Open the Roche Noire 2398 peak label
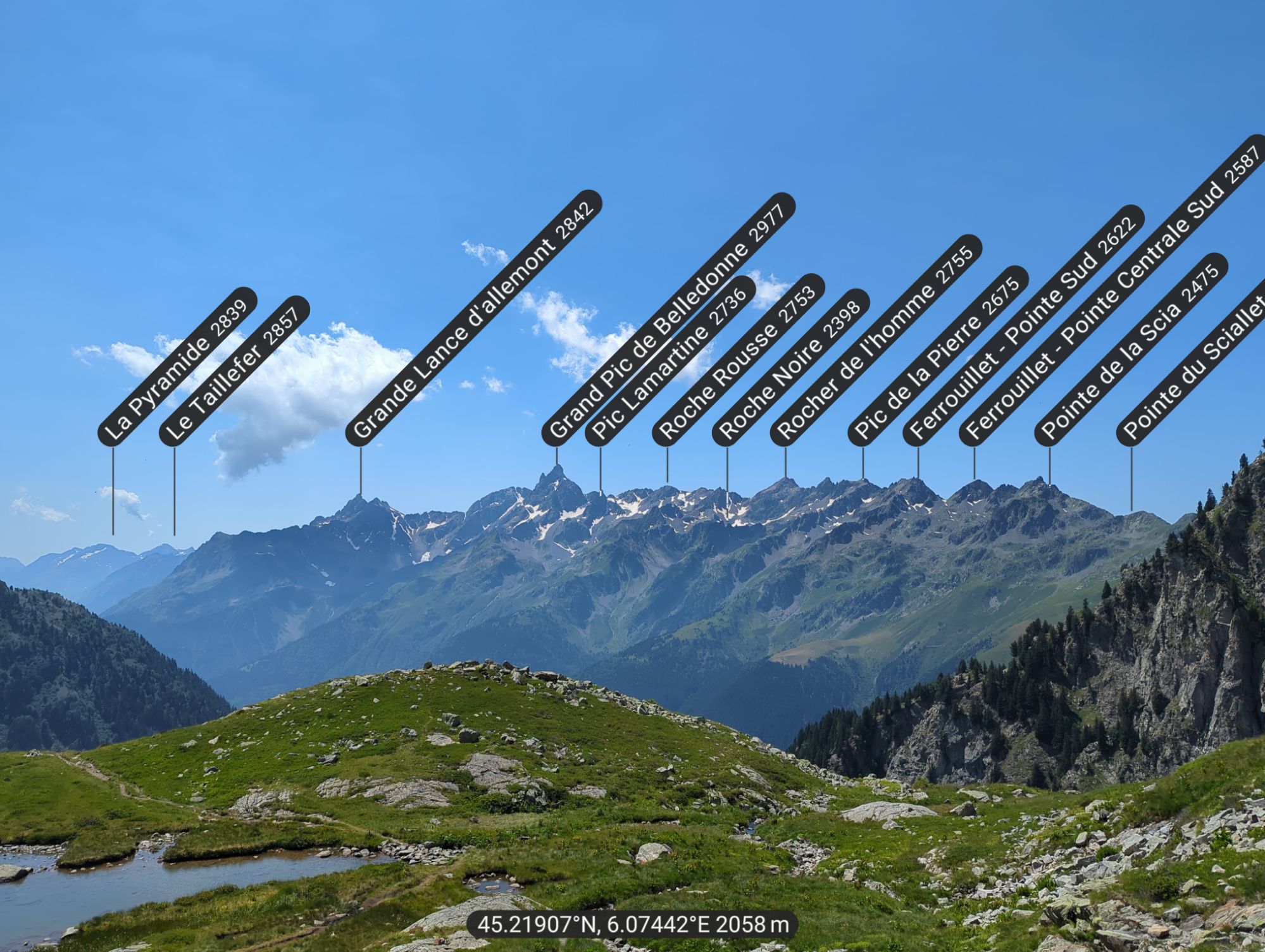Viewport: 1265px width, 952px height. point(791,366)
